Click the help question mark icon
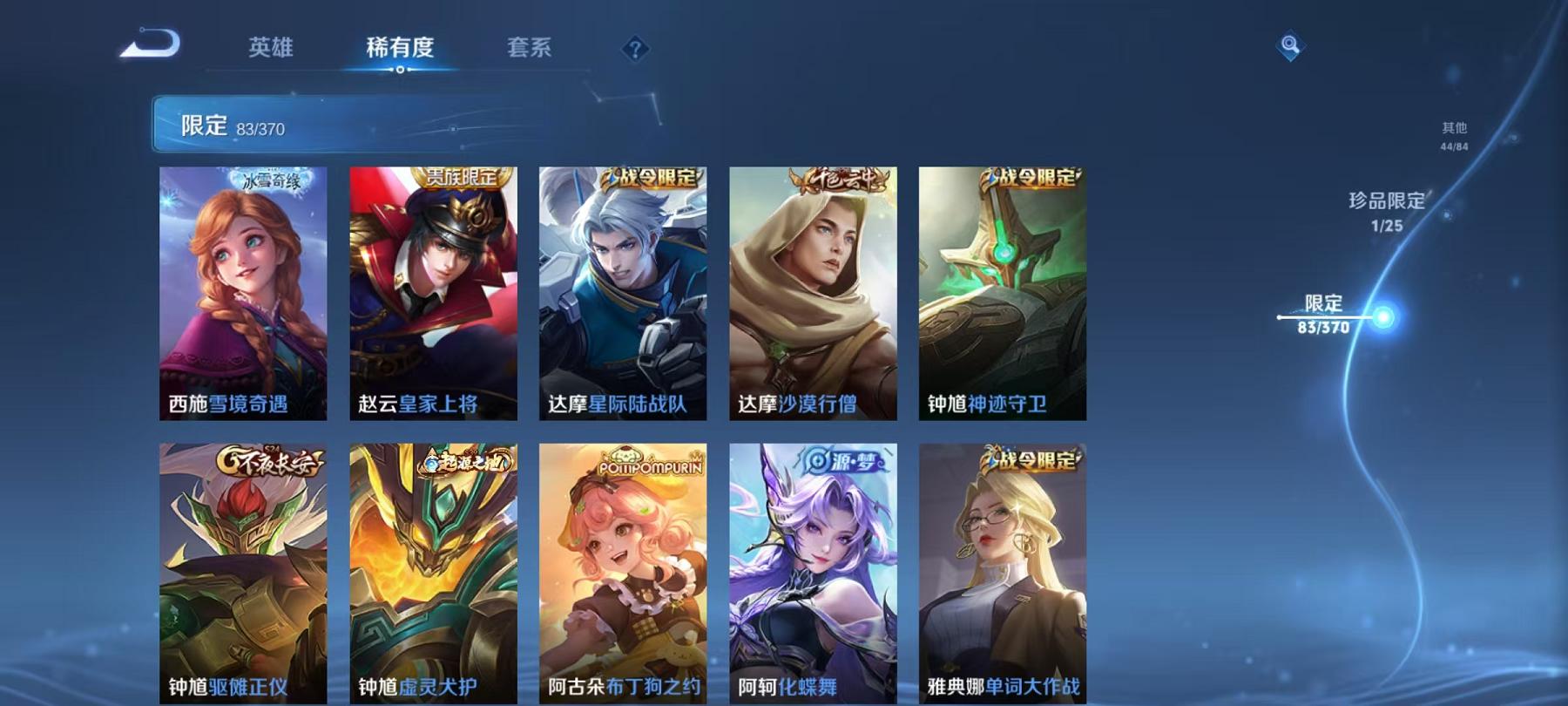1568x706 pixels. 635,50
